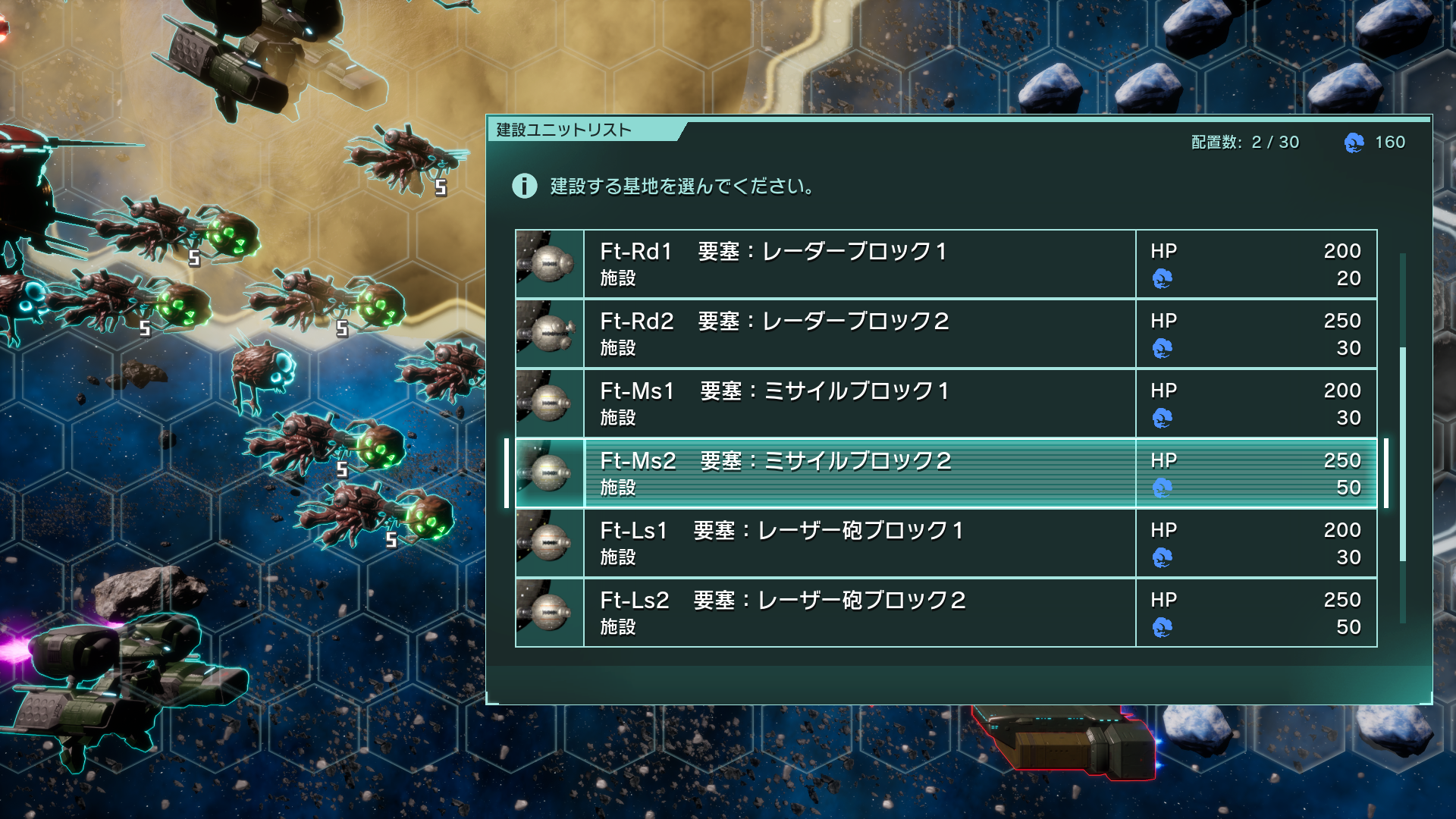
Task: Click the Ft-Ls1 laser block thumbnail
Action: coord(549,543)
